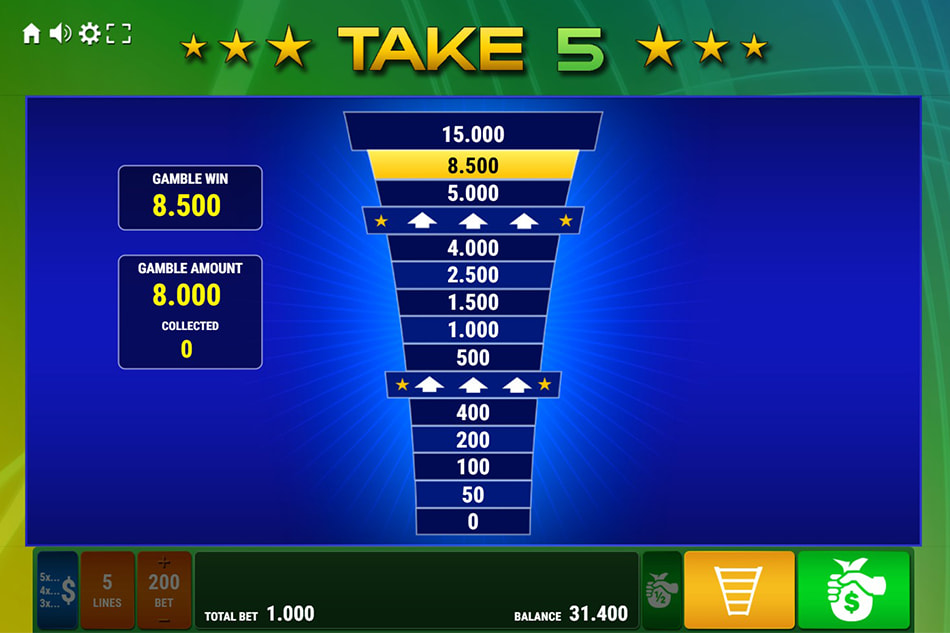
Task: Click the 5 Lines button
Action: (107, 590)
